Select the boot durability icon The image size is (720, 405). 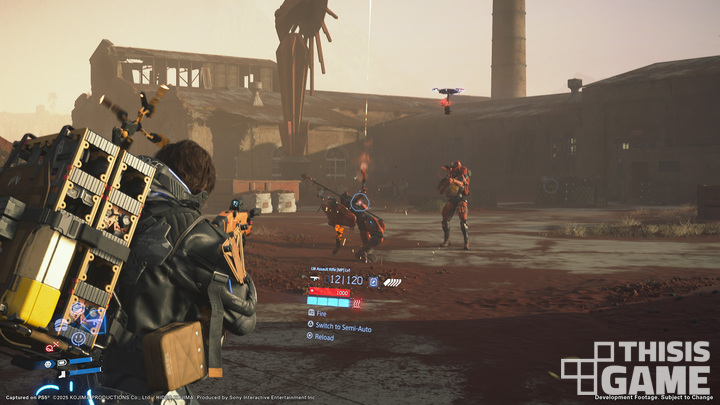62,374
